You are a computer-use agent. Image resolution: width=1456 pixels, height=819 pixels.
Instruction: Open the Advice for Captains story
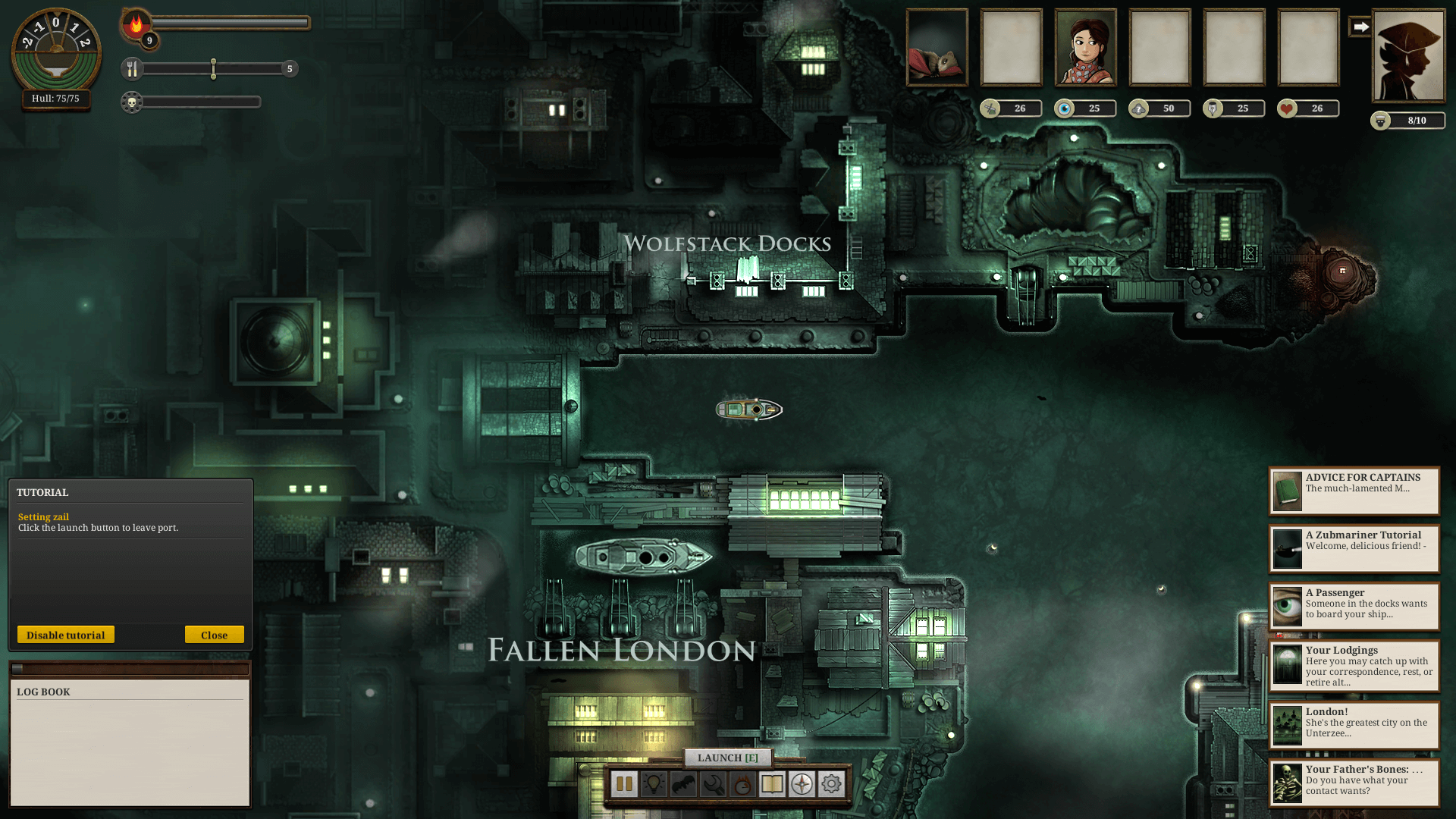(1354, 491)
